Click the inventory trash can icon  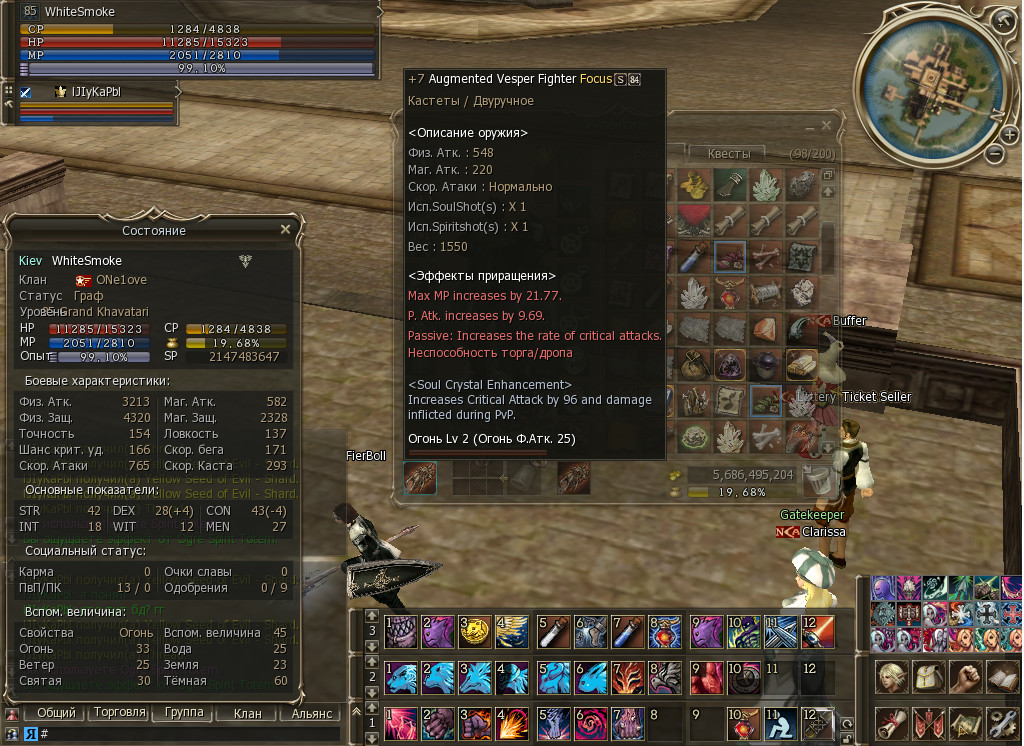coord(818,481)
